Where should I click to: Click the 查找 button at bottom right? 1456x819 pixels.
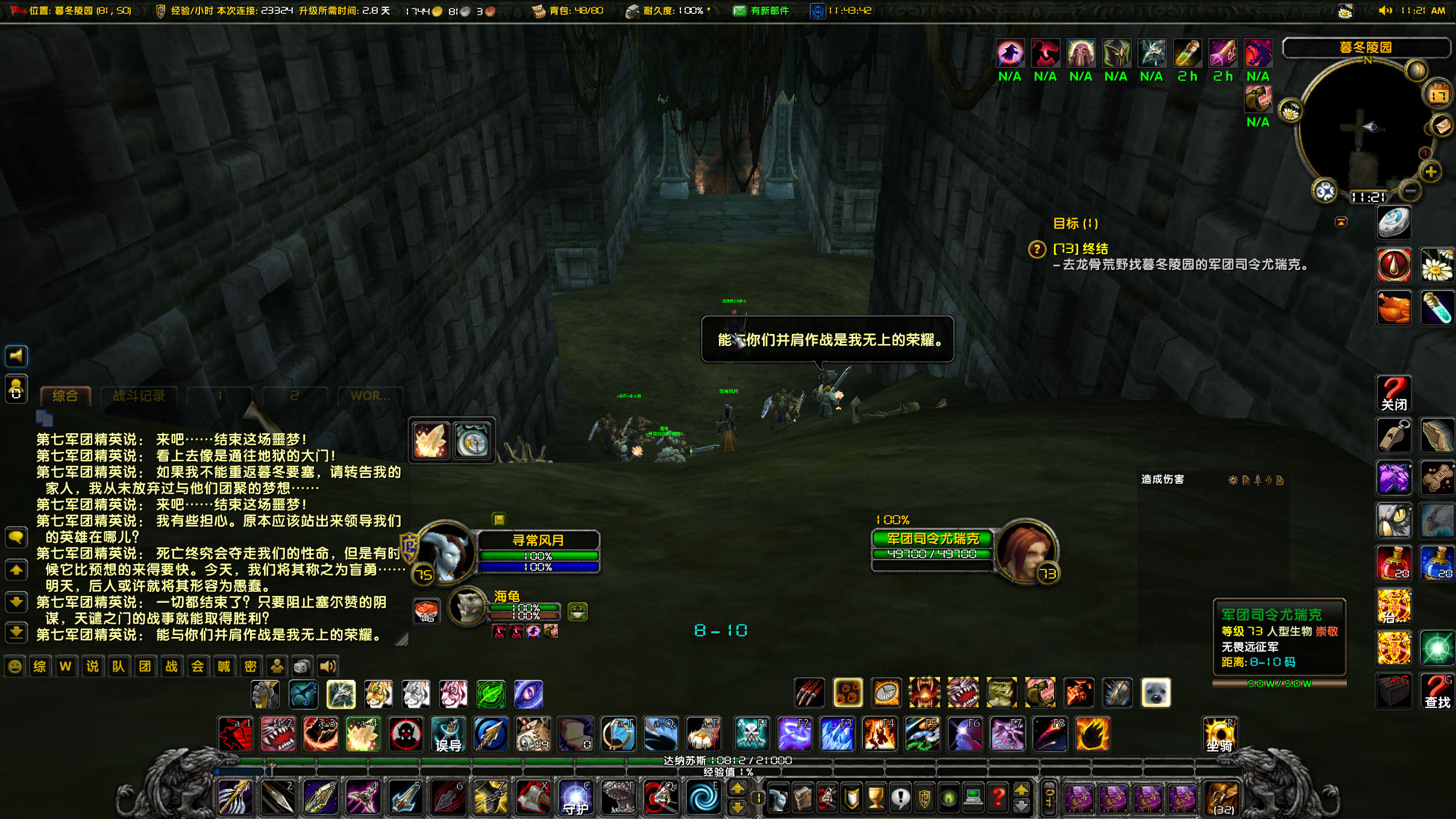[1437, 691]
